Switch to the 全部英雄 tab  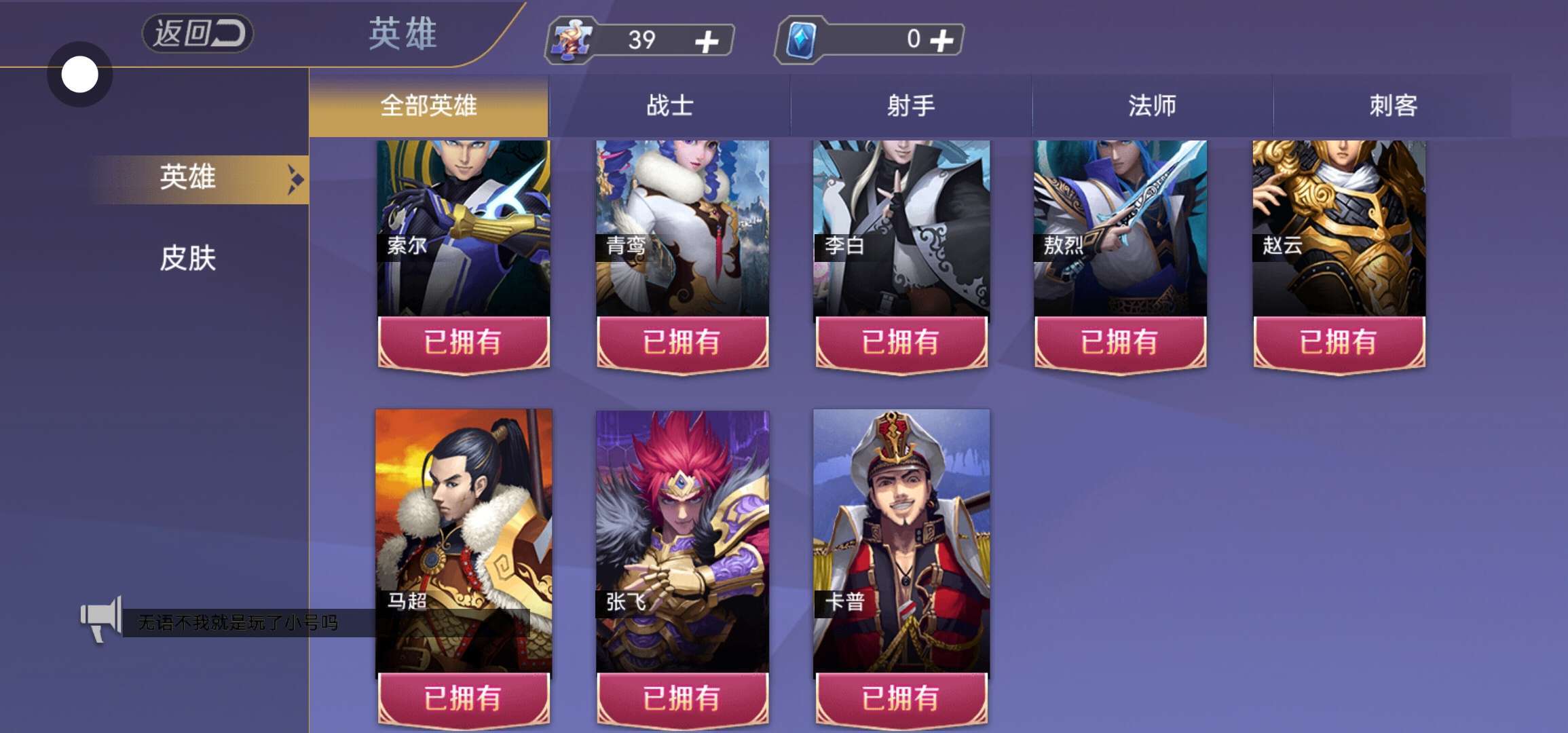pyautogui.click(x=428, y=106)
